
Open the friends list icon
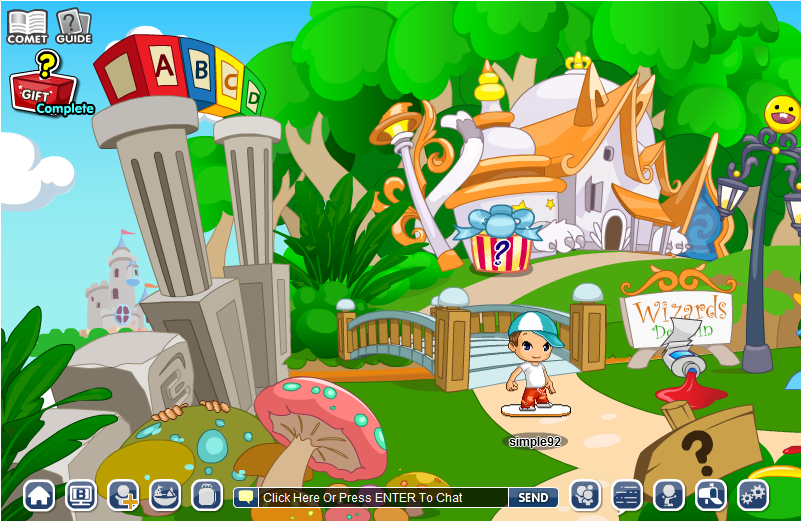pos(585,494)
